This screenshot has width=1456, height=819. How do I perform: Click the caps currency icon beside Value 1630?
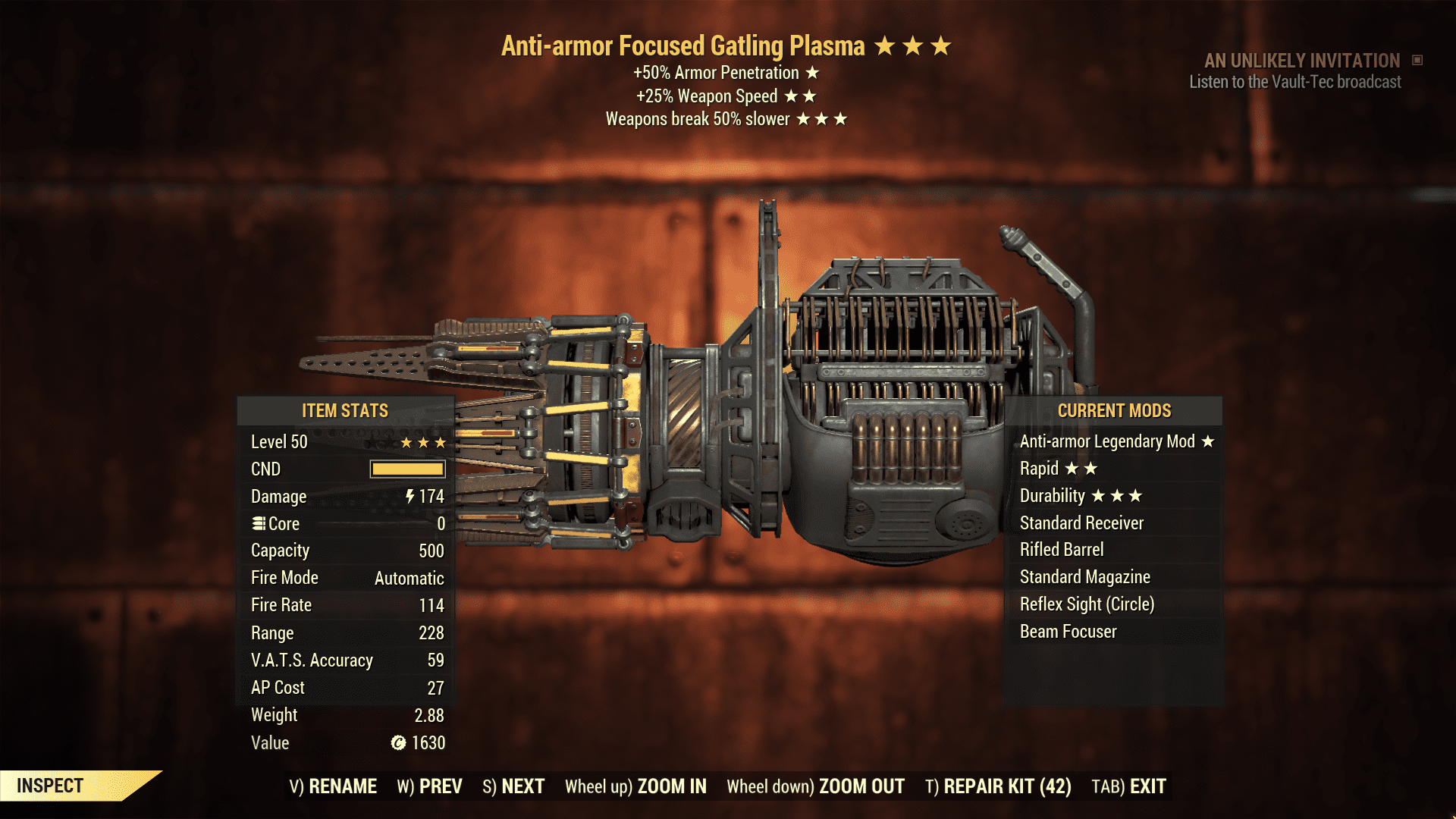point(397,743)
